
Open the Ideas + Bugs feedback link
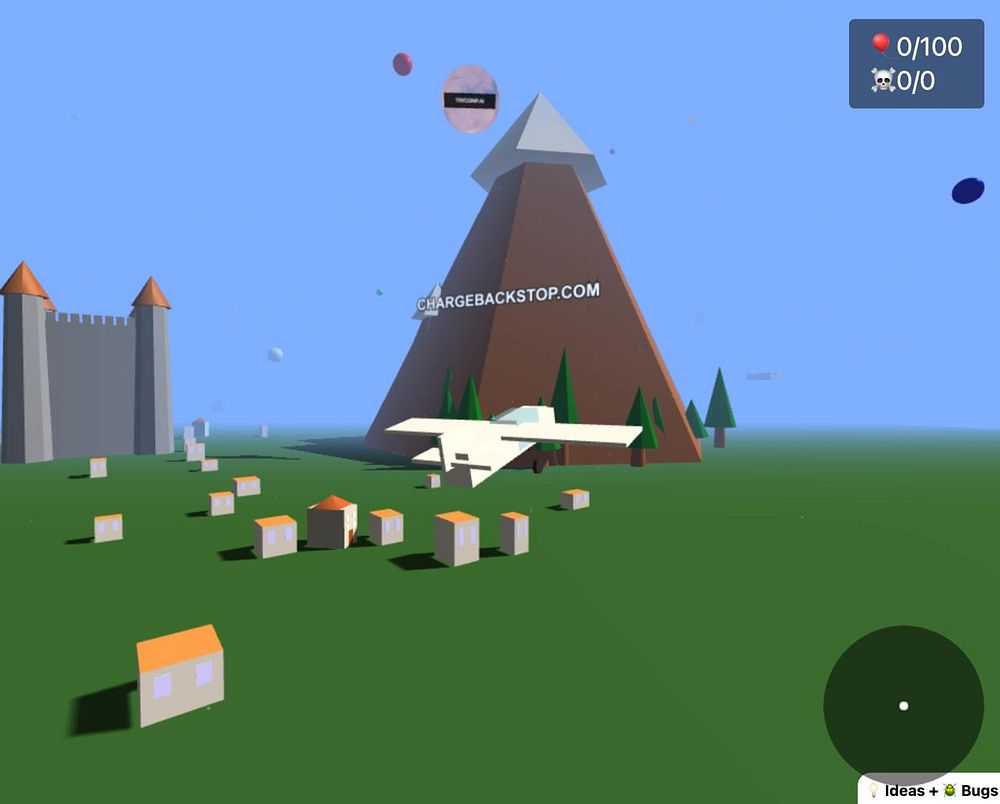pos(931,790)
